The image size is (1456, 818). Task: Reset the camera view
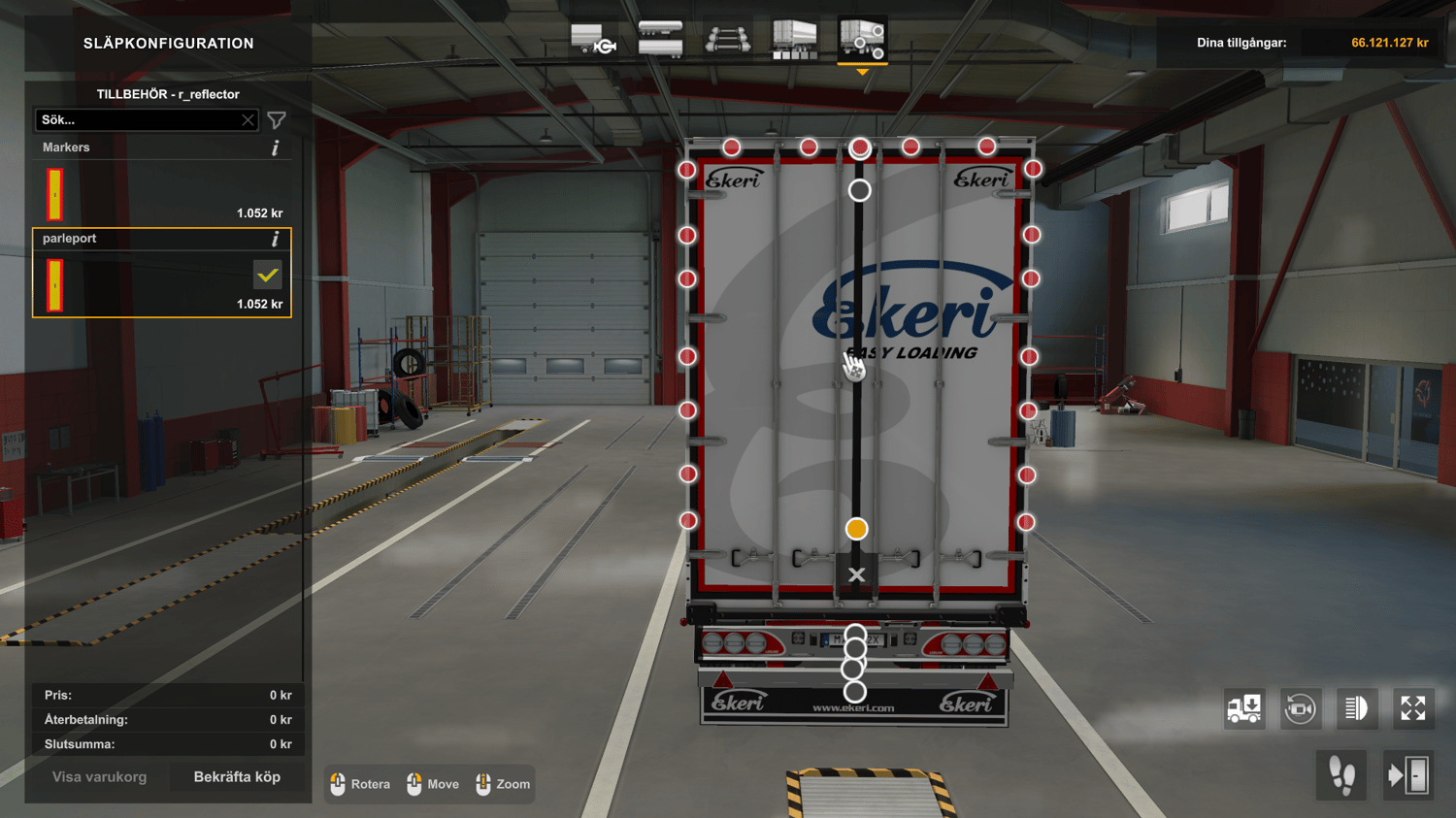pos(1300,708)
